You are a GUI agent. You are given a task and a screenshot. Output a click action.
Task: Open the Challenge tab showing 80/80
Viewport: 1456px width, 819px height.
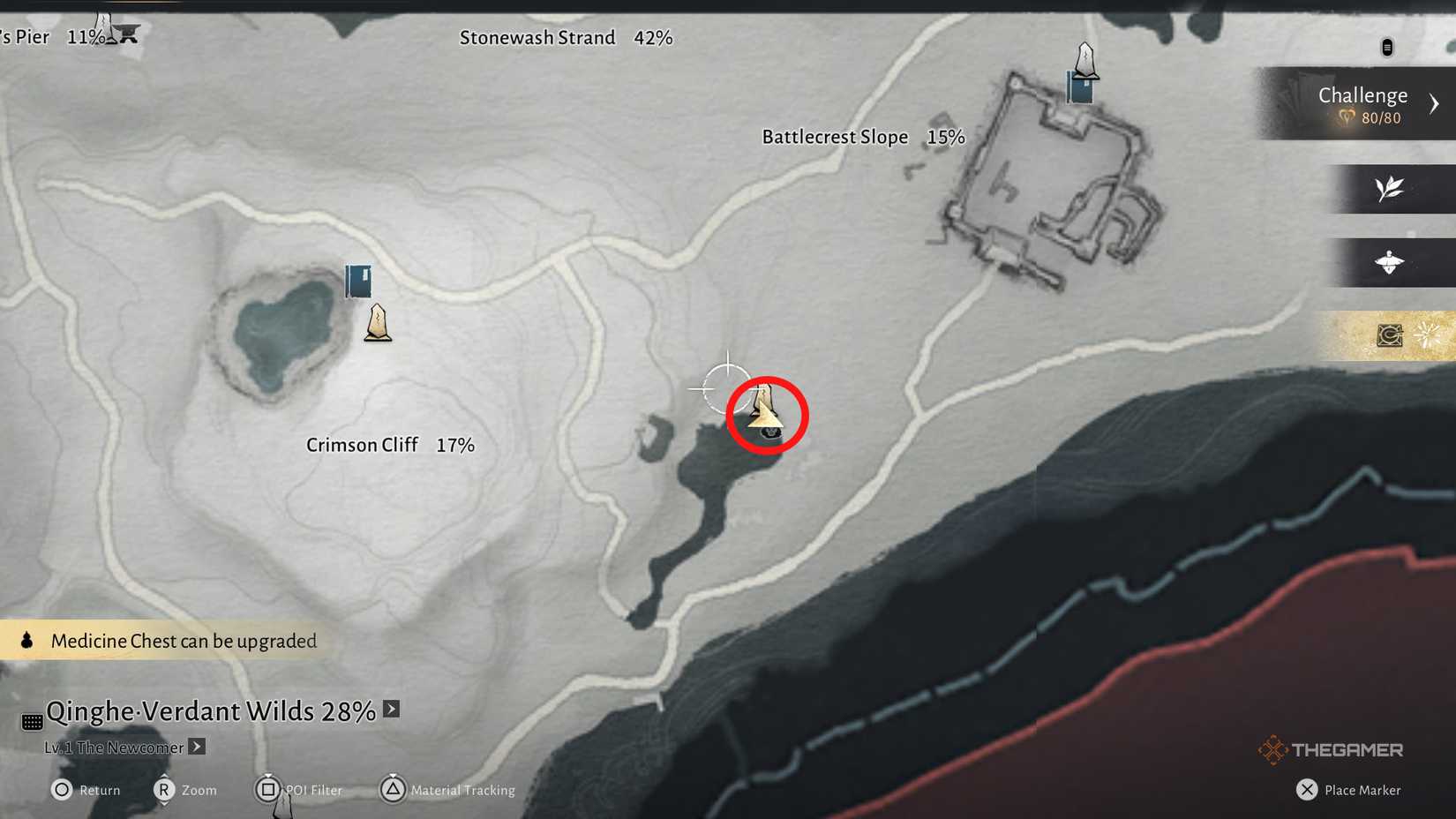coord(1362,94)
